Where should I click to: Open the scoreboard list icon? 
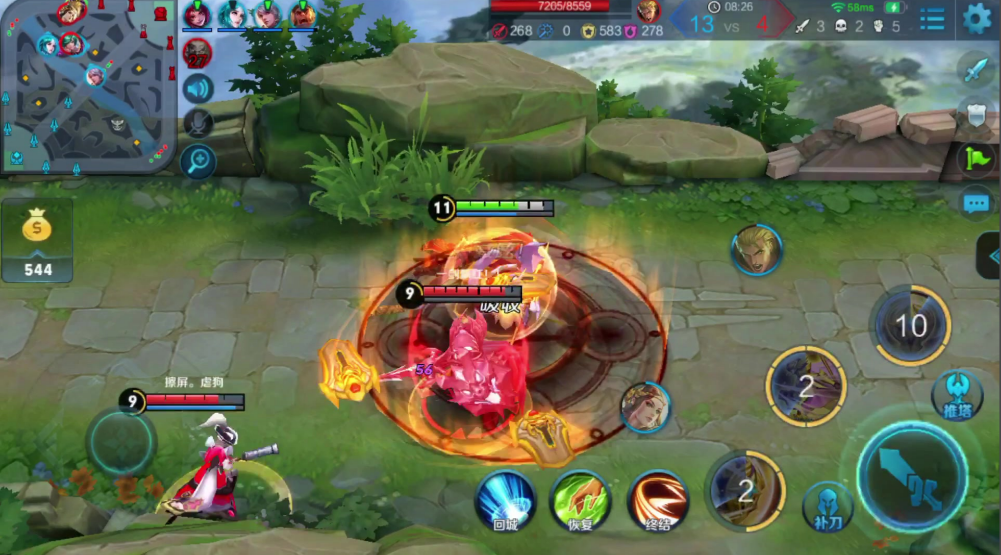click(932, 19)
